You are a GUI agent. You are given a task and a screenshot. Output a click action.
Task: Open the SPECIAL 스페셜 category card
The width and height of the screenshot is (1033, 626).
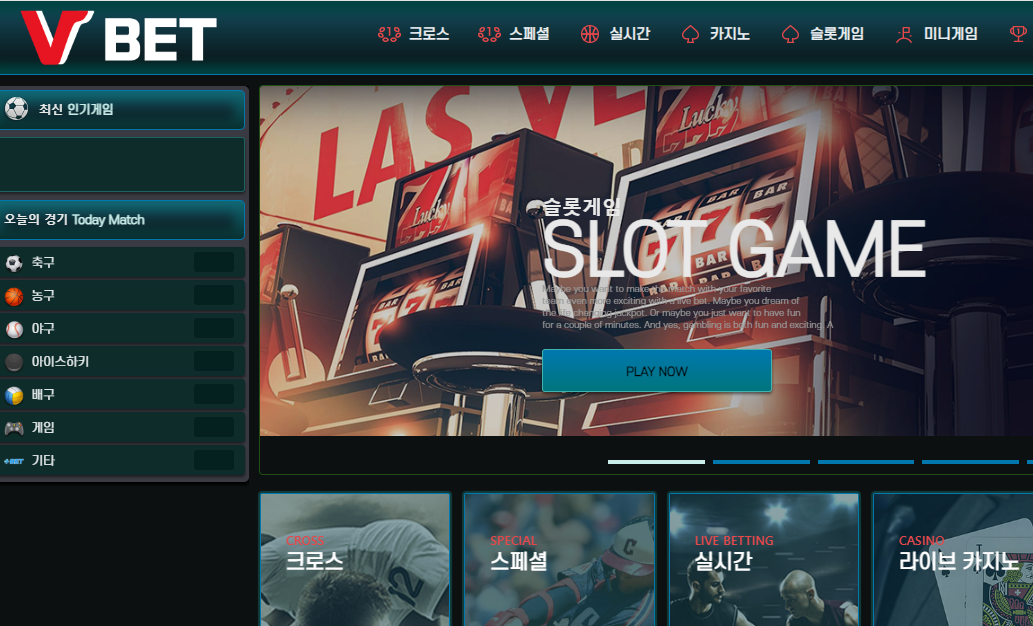click(559, 559)
